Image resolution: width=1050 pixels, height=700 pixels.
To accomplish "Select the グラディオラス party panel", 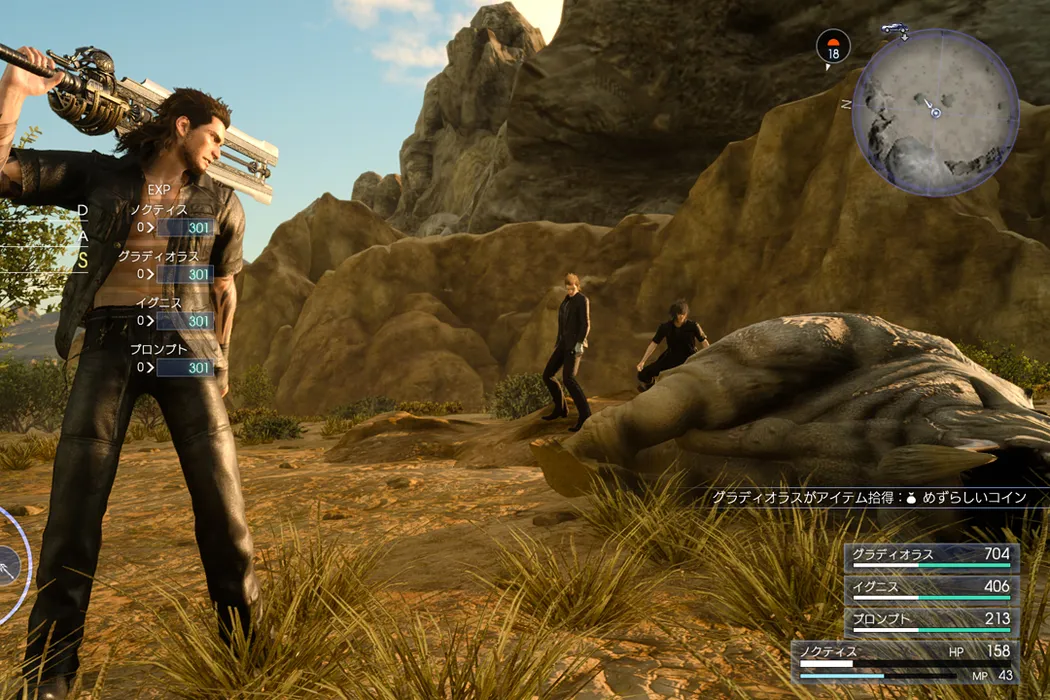I will pyautogui.click(x=931, y=556).
